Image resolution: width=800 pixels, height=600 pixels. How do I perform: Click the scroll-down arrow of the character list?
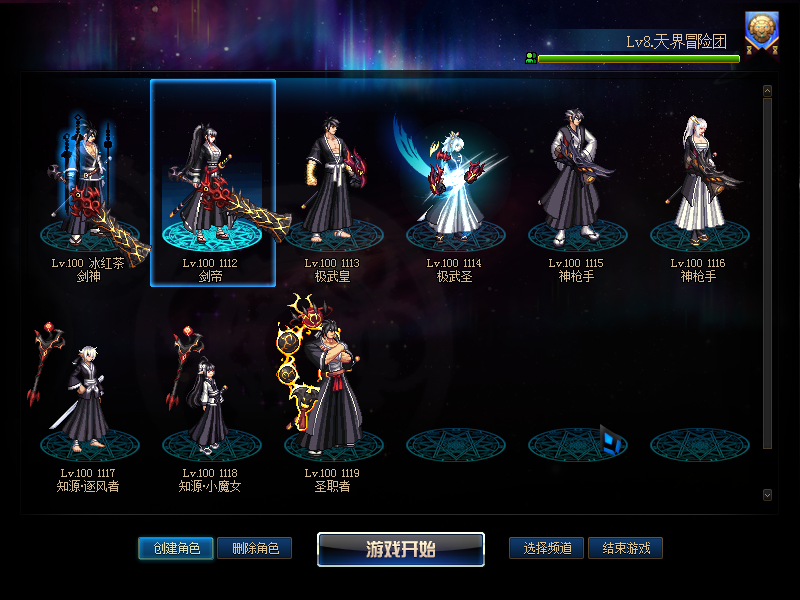coord(767,494)
